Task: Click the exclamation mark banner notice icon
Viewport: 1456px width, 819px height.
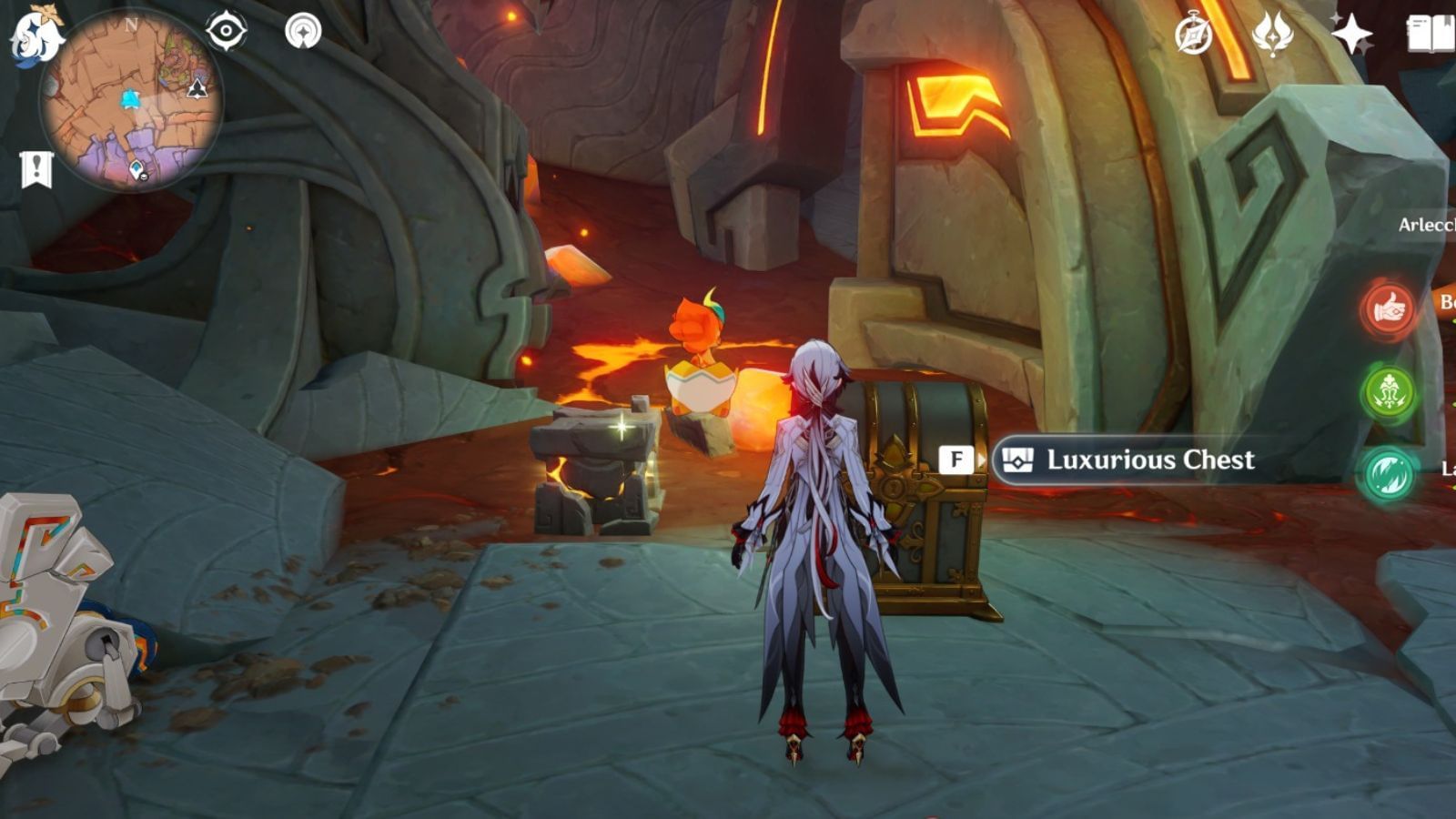Action: point(35,167)
